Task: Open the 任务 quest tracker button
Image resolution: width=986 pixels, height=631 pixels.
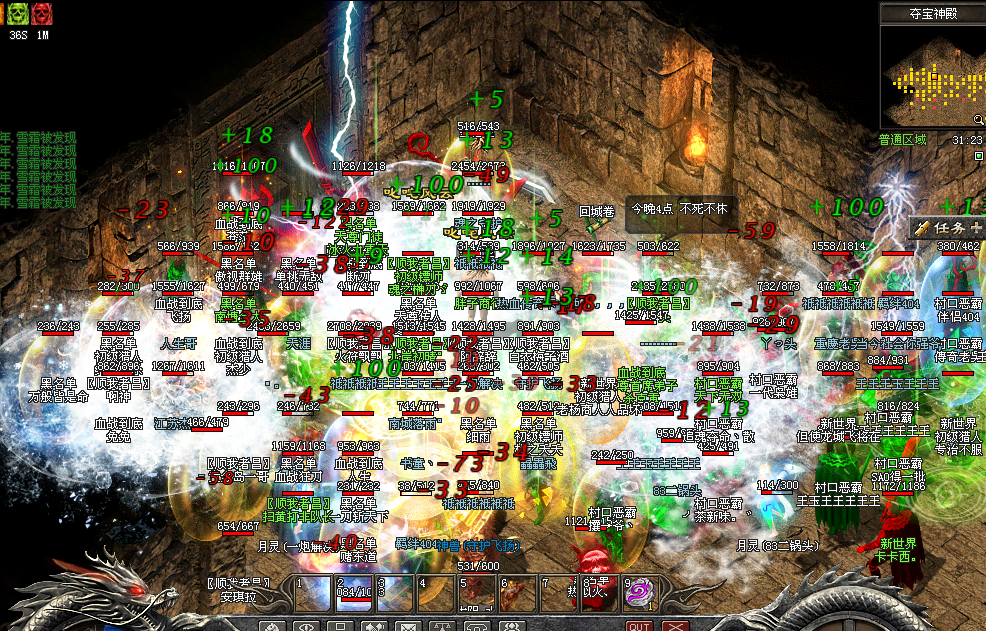Action: [948, 229]
